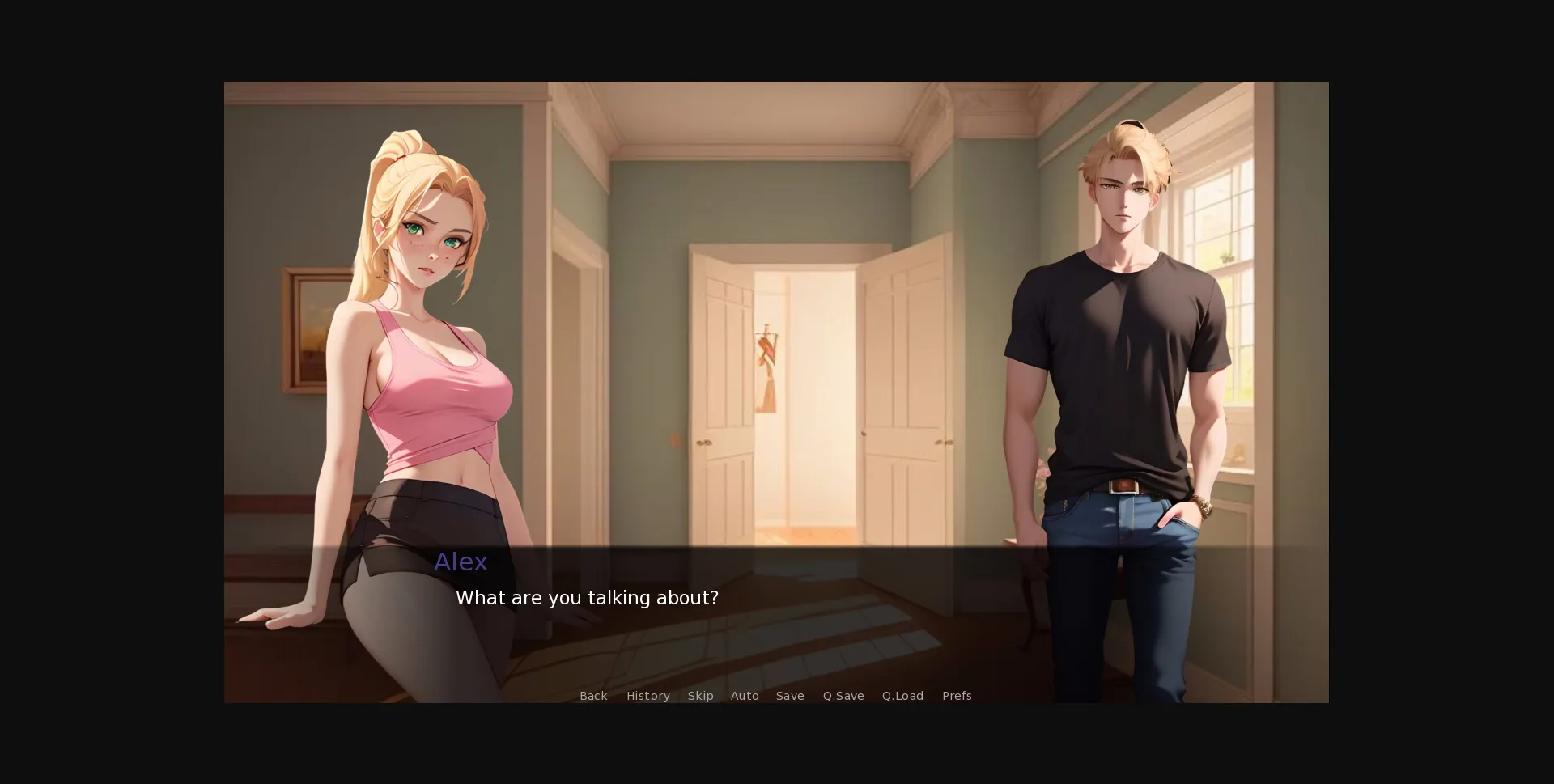Screen dimensions: 1554x784
Task: Click Alex's name label above the dialogue
Action: point(460,562)
